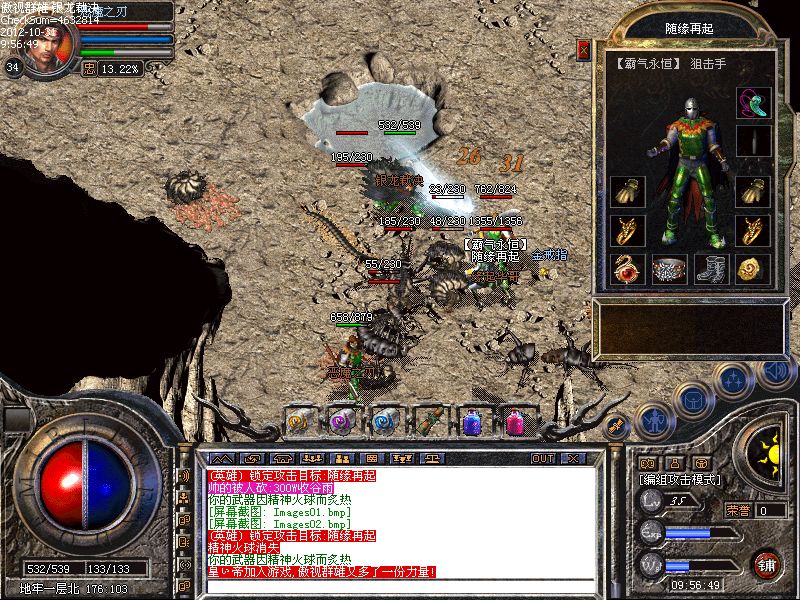800x600 pixels.
Task: Use the yellow scroll hotbar item
Action: click(300, 421)
